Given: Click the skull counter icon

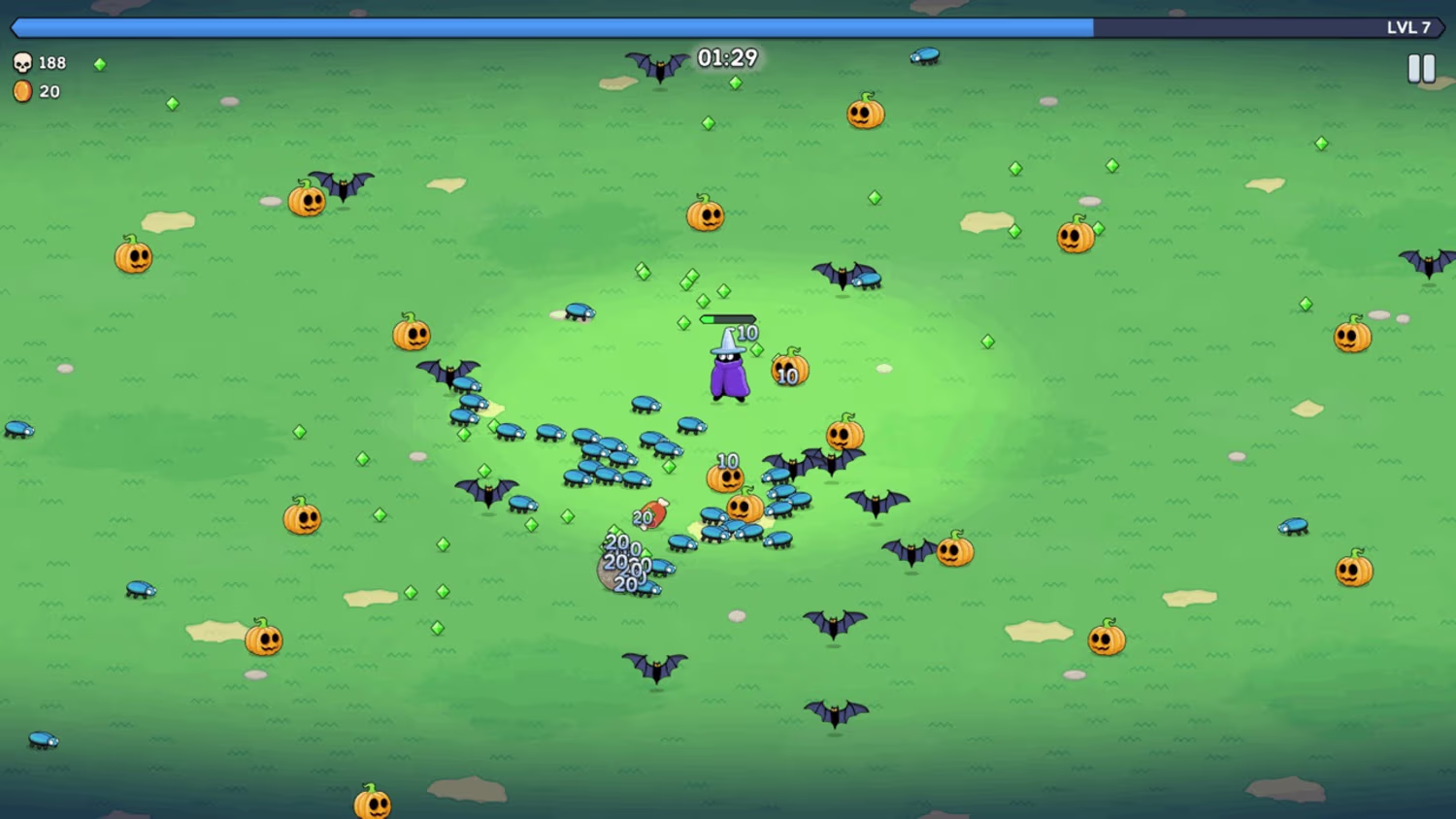Looking at the screenshot, I should [x=24, y=62].
